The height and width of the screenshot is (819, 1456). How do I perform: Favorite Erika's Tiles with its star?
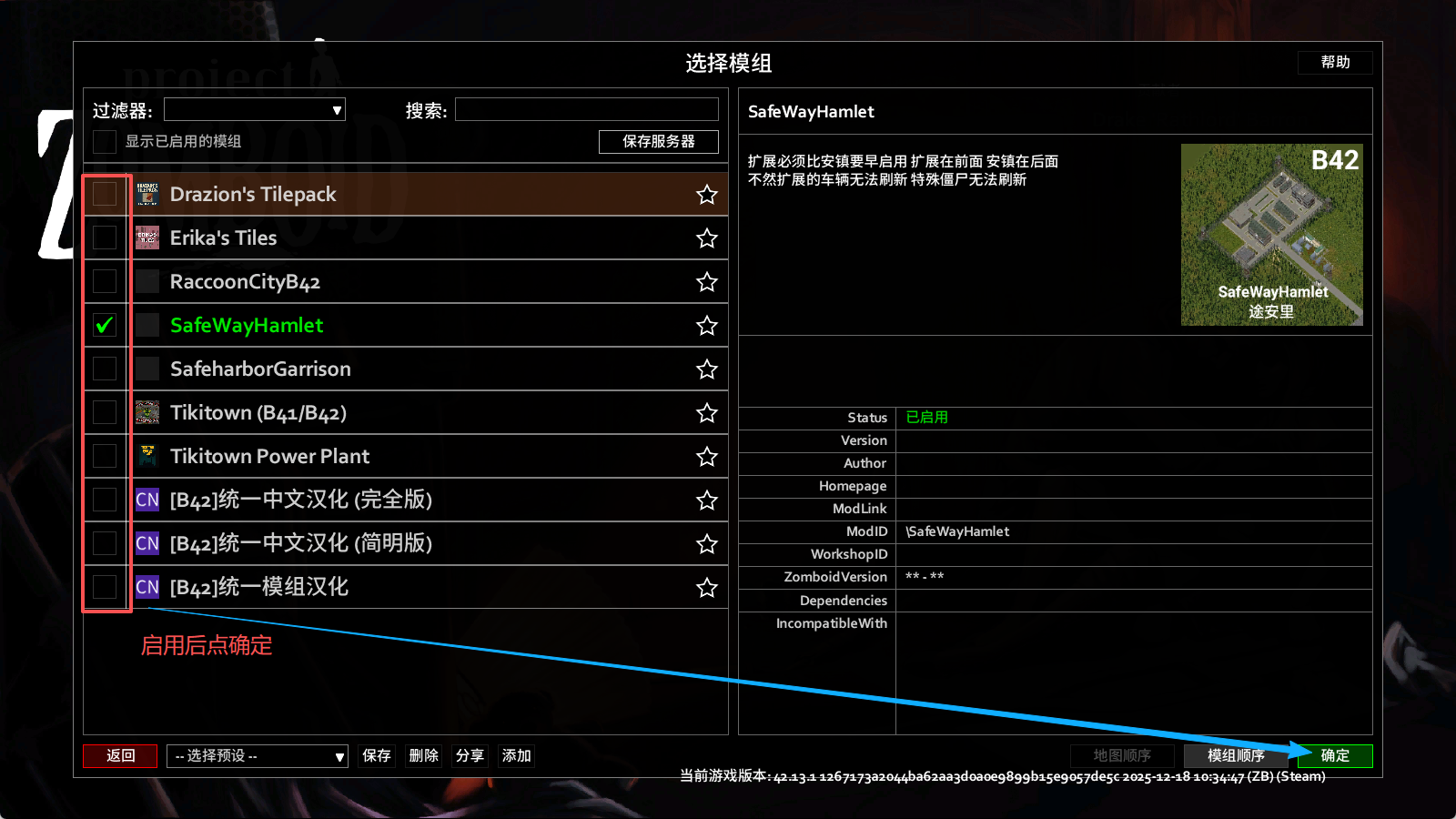pos(707,238)
